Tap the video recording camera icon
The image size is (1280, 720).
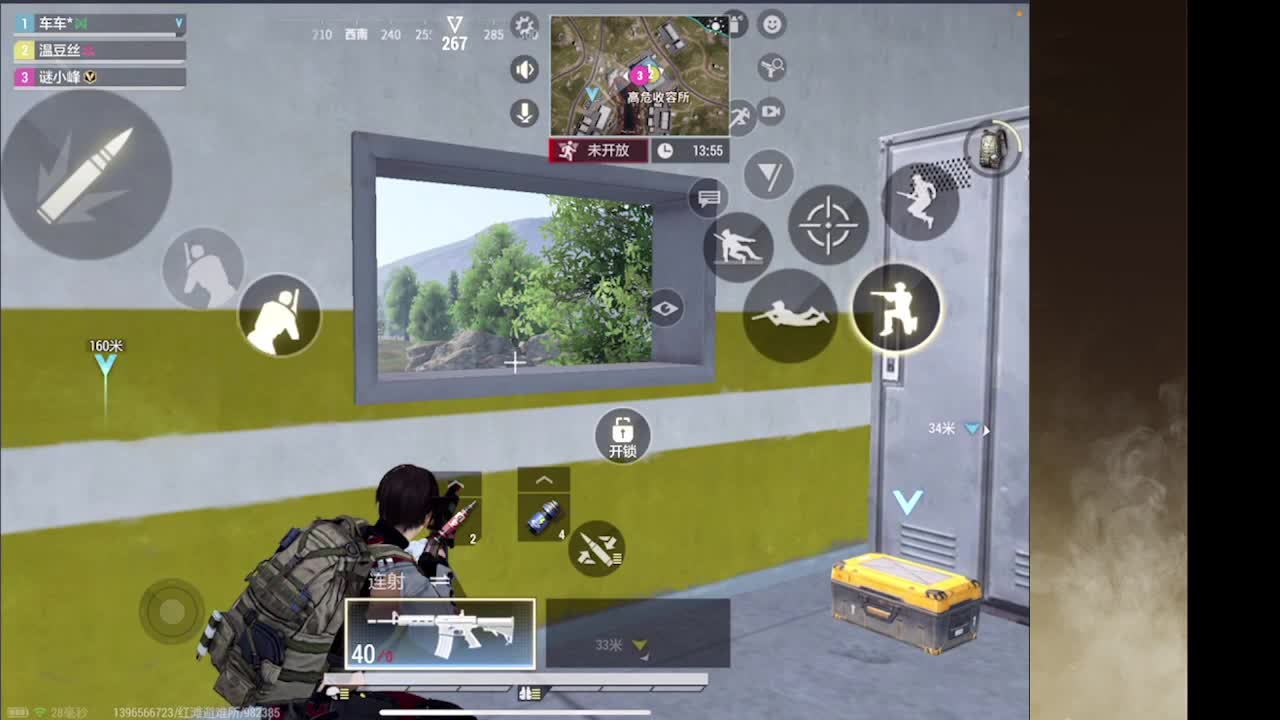(x=770, y=112)
